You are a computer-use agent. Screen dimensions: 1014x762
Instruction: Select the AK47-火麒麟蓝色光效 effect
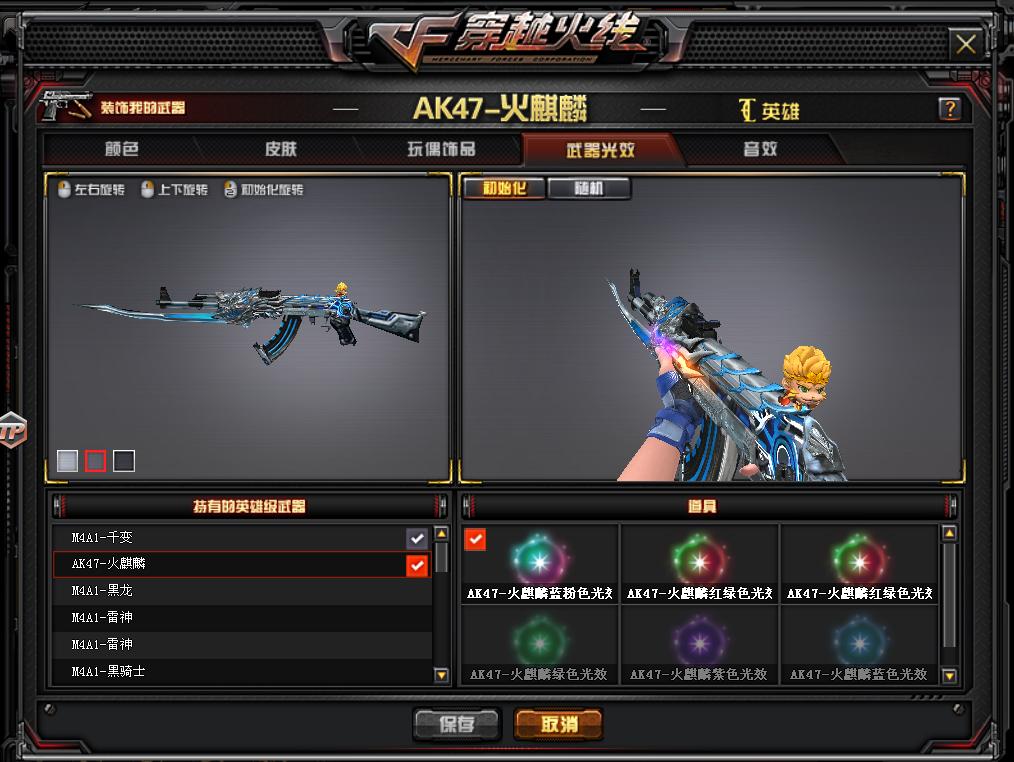(x=859, y=645)
